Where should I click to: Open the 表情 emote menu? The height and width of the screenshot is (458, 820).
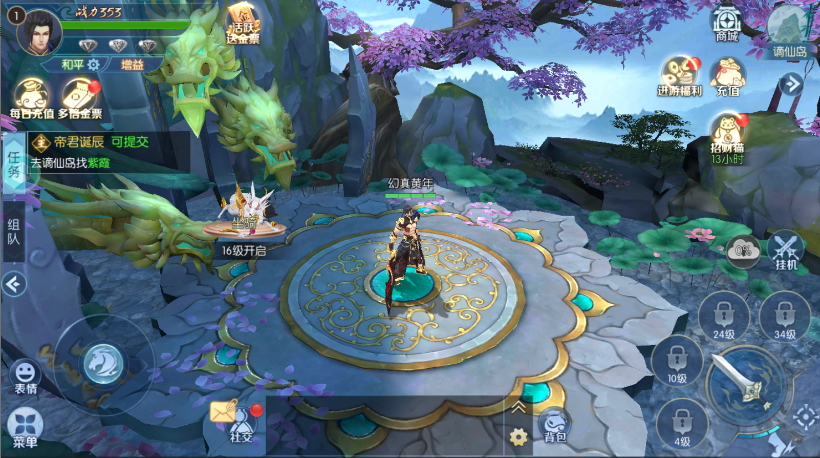point(24,378)
